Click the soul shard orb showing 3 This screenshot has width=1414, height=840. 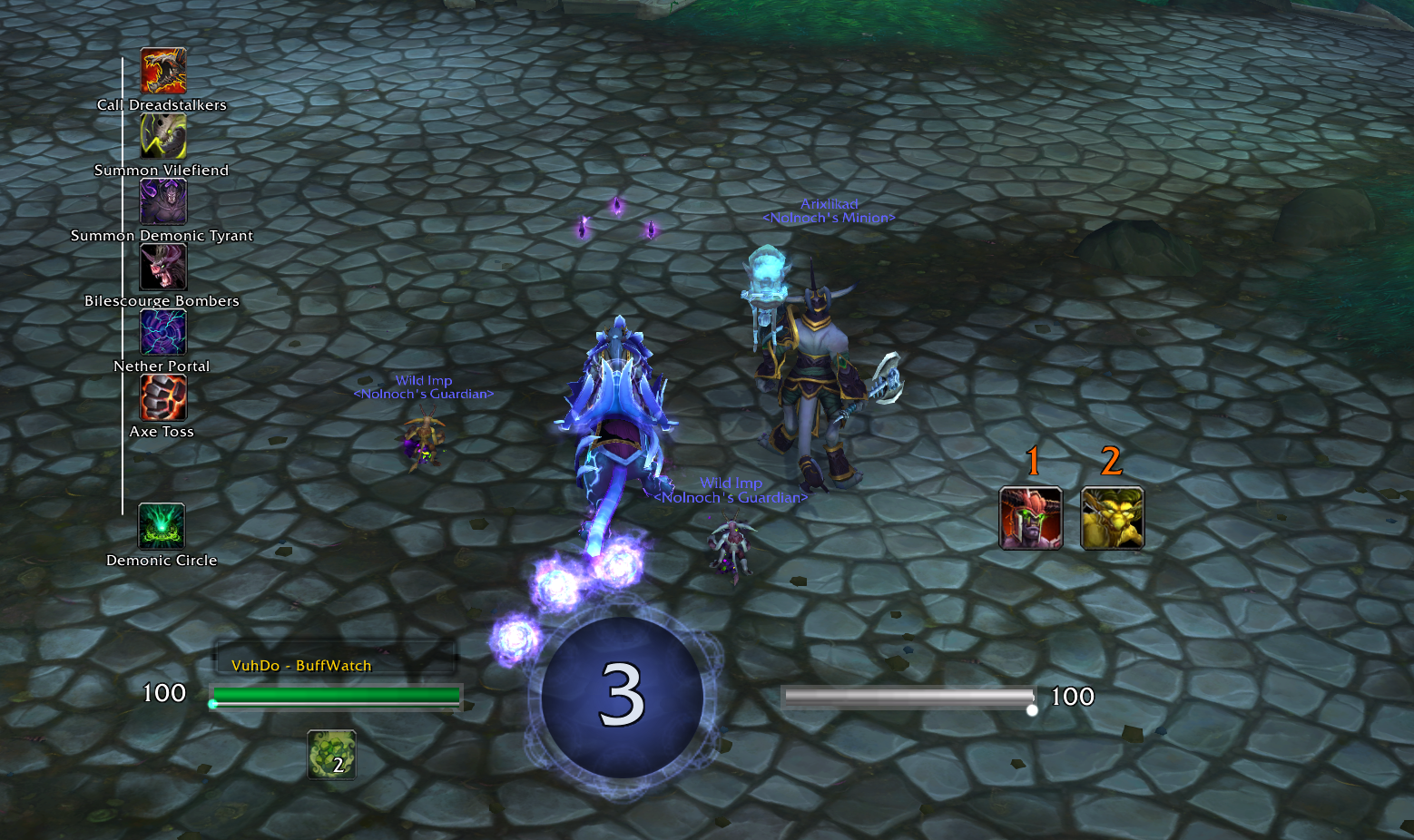622,697
